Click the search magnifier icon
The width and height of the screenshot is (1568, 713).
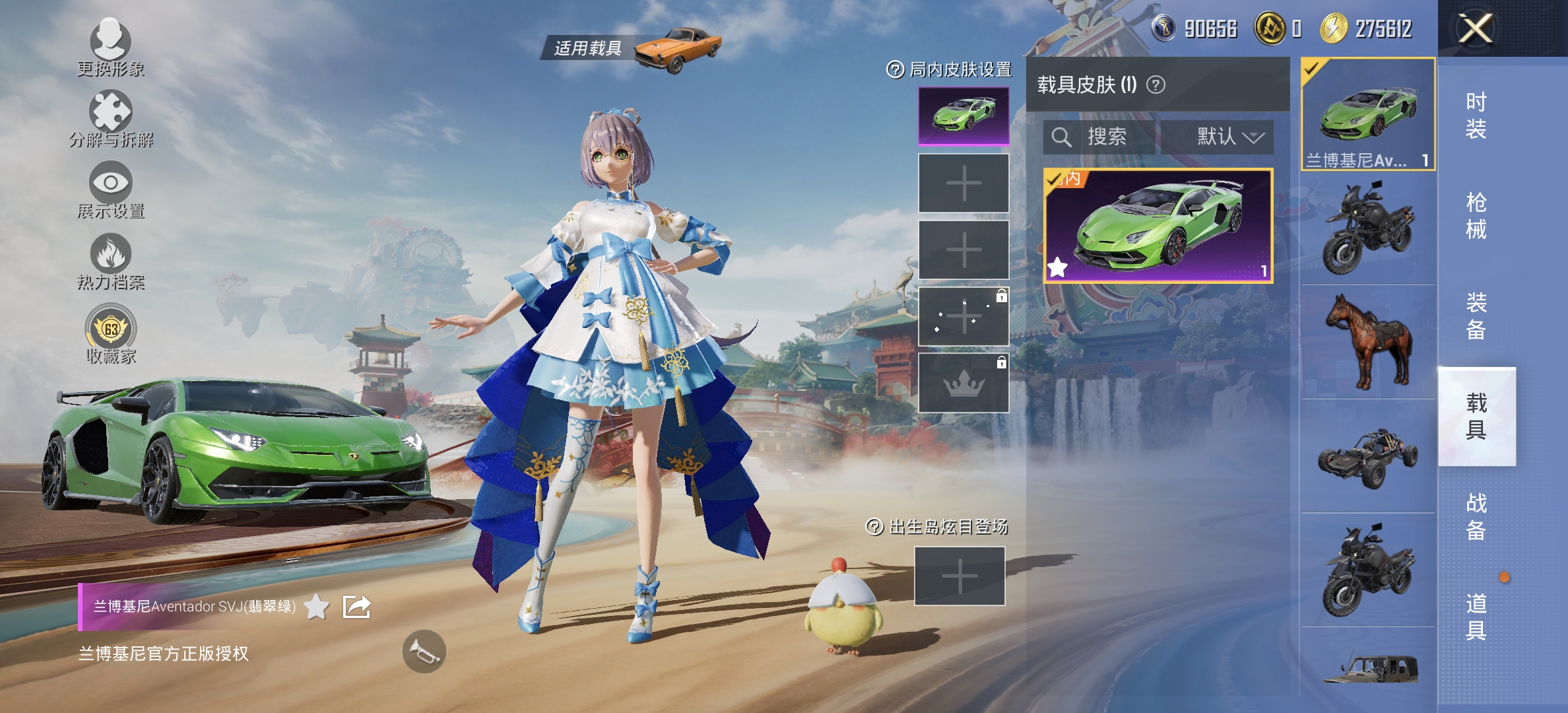click(x=1062, y=137)
